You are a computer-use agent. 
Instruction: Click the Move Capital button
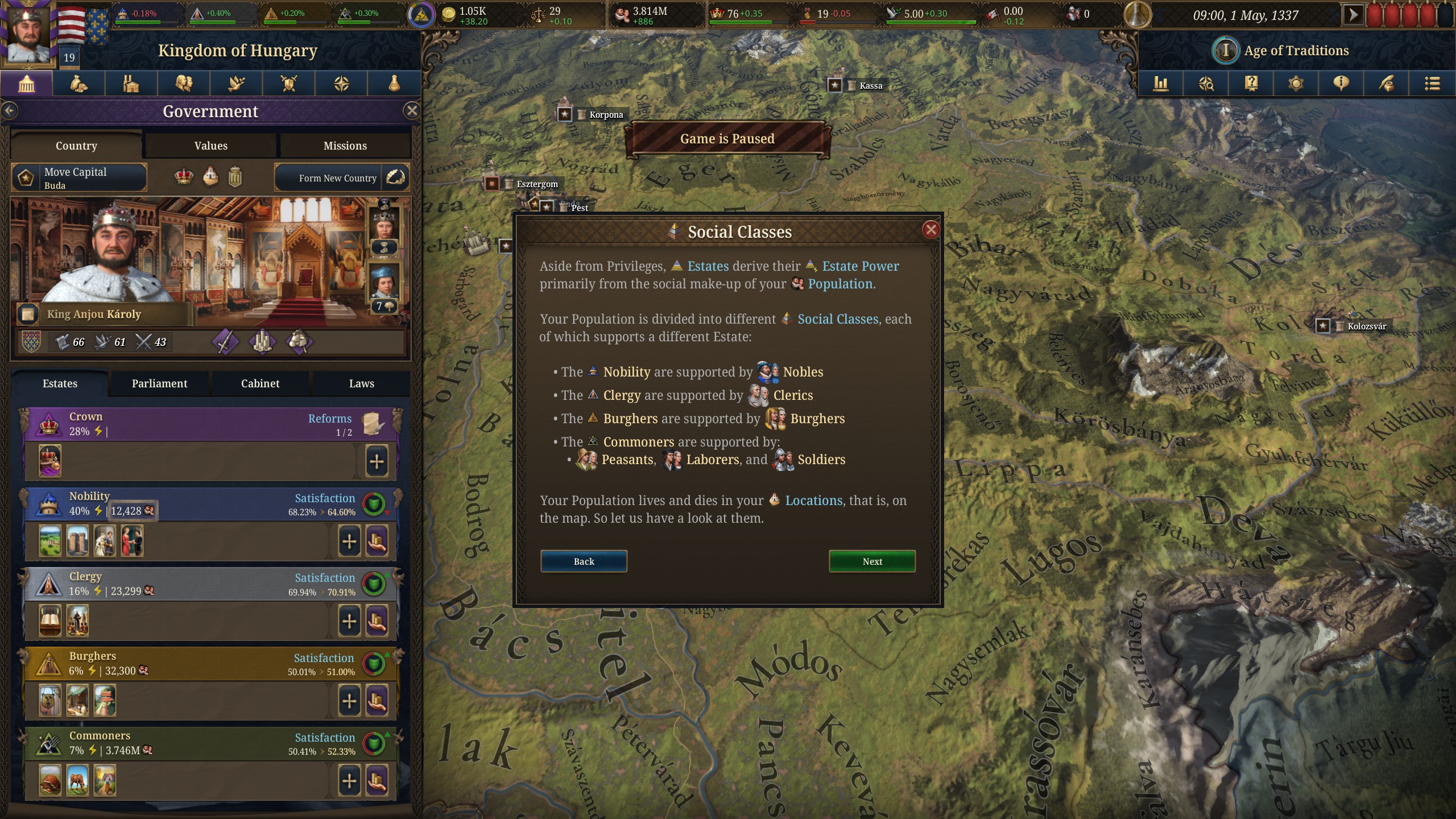click(x=80, y=178)
